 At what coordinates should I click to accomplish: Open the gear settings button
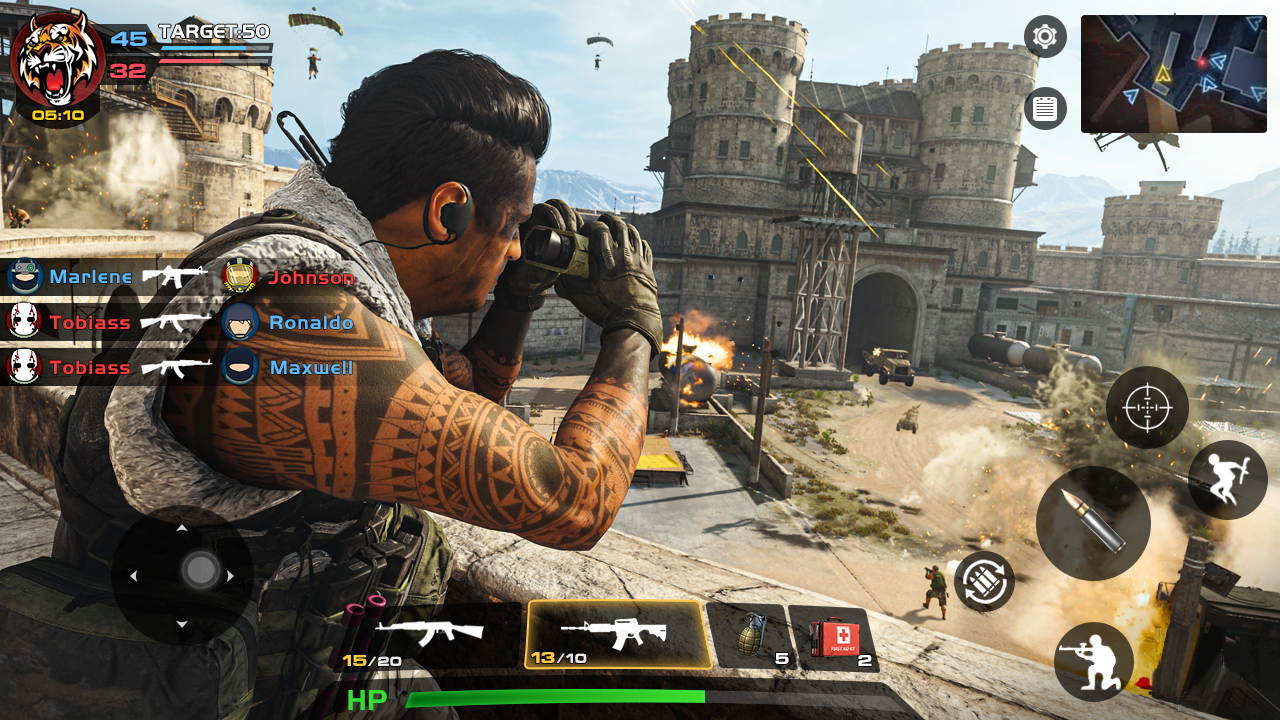[1045, 37]
